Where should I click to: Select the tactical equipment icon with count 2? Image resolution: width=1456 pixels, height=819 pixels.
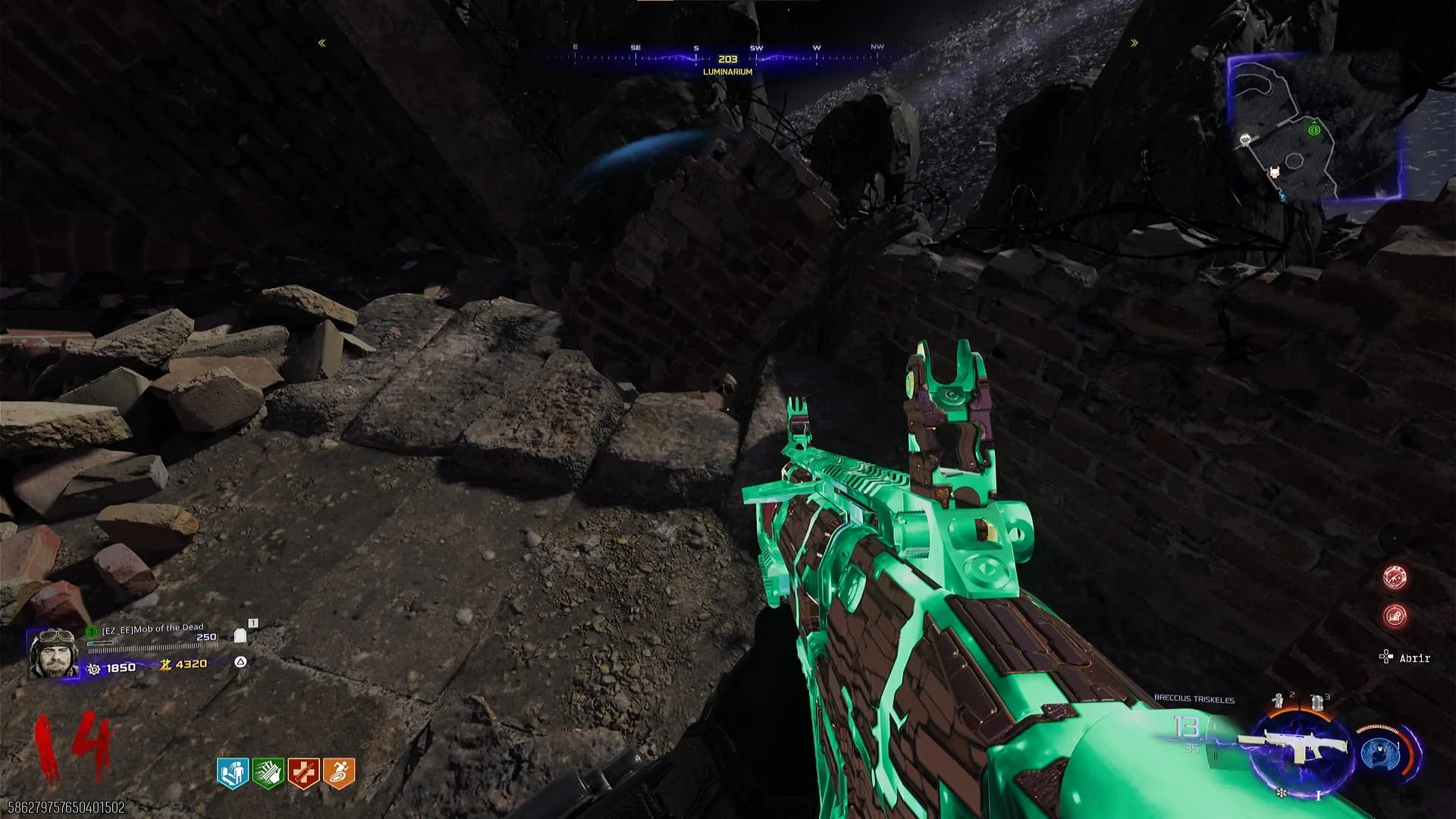click(x=1279, y=701)
